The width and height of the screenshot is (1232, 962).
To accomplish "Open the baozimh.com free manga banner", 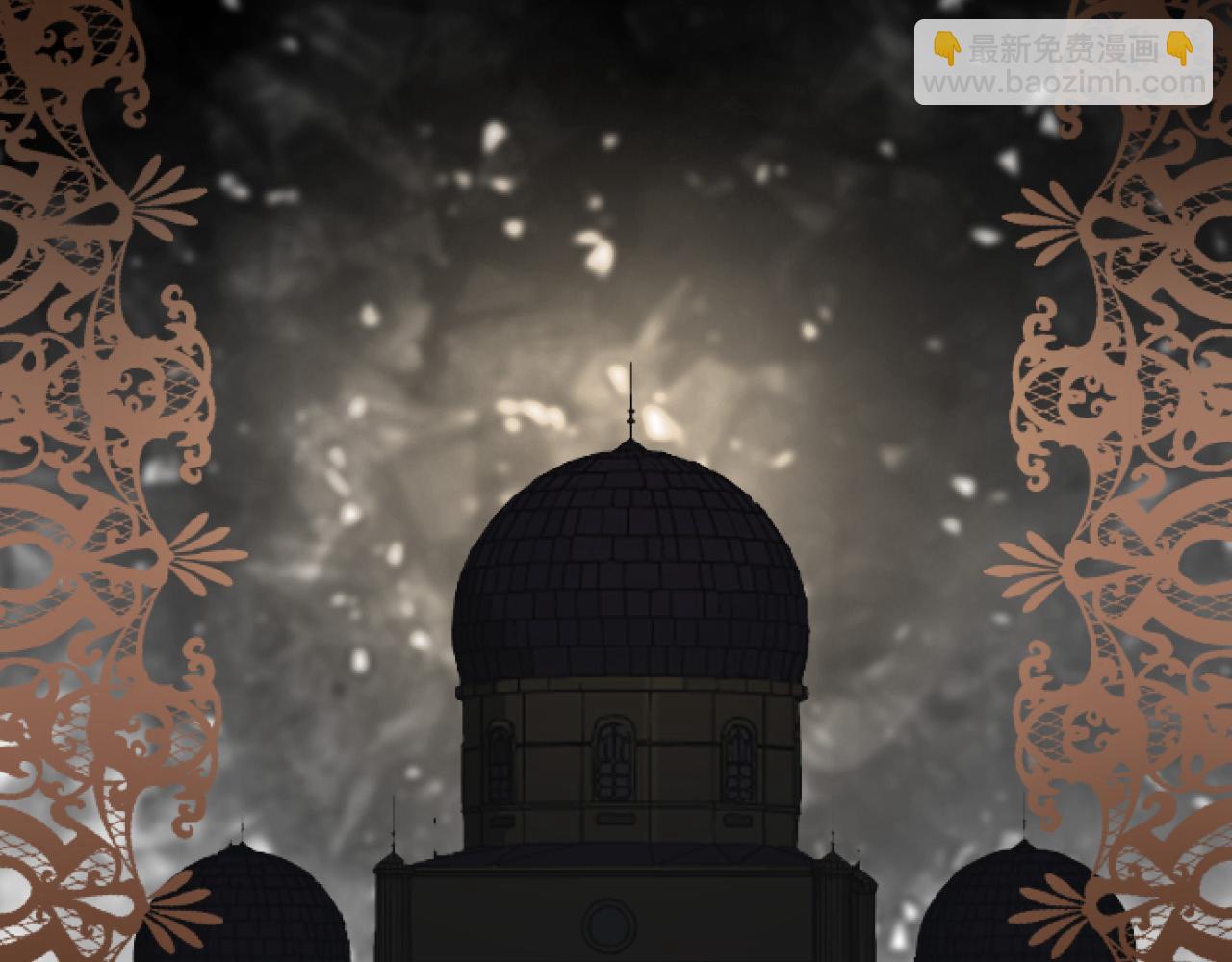I will 1063,63.
